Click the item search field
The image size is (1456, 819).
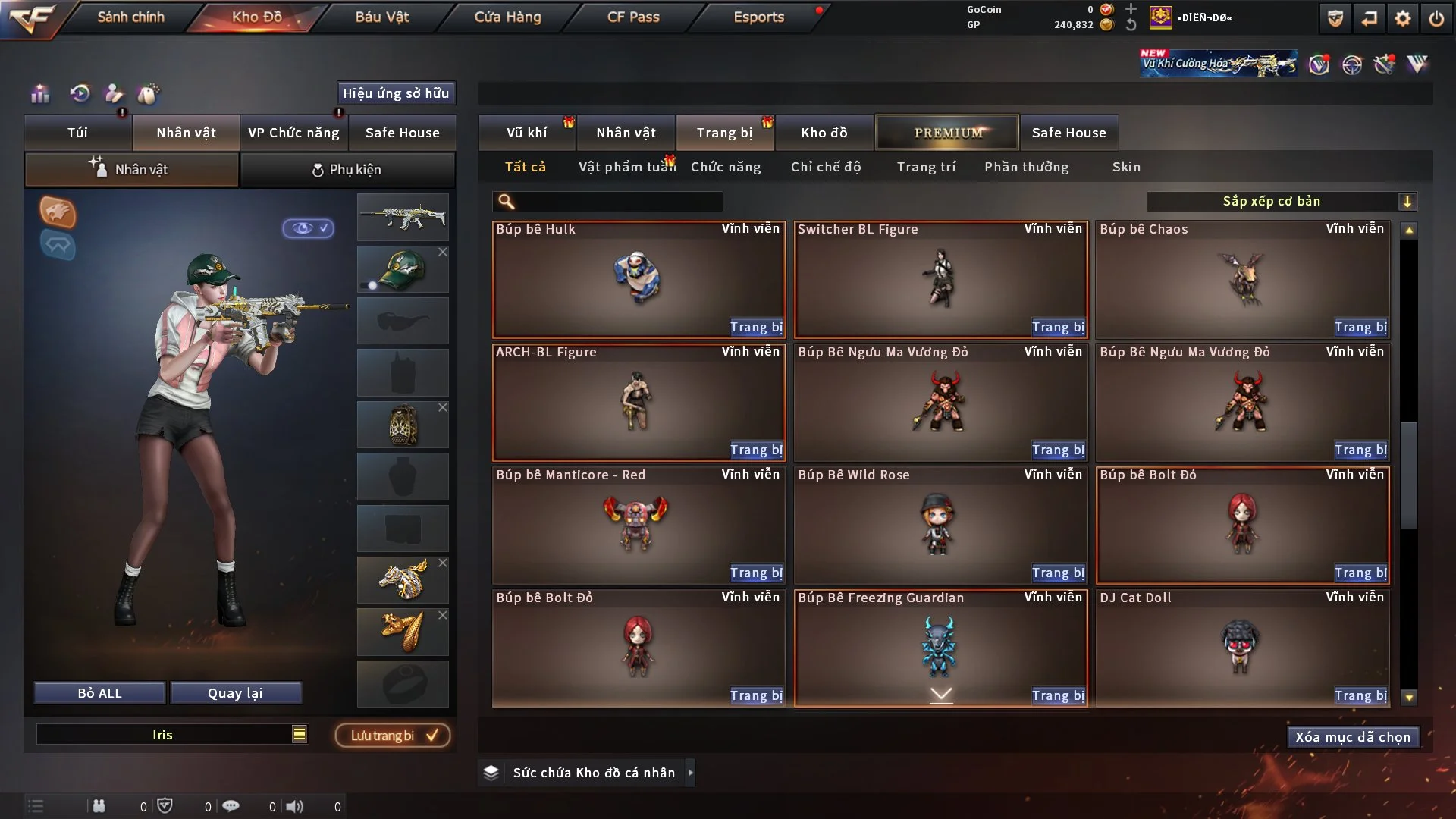[618, 202]
